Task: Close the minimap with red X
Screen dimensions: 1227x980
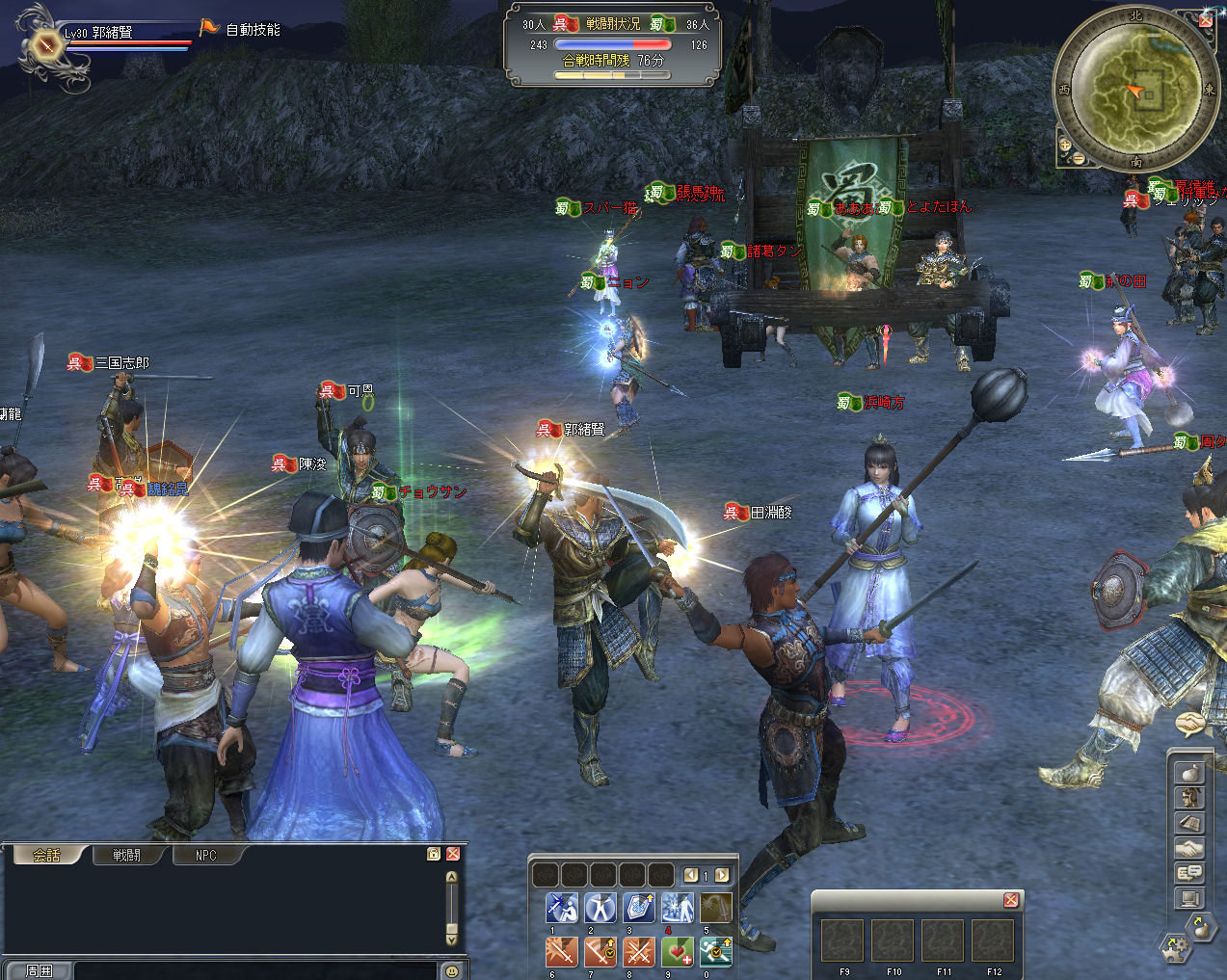Action: point(1206,20)
